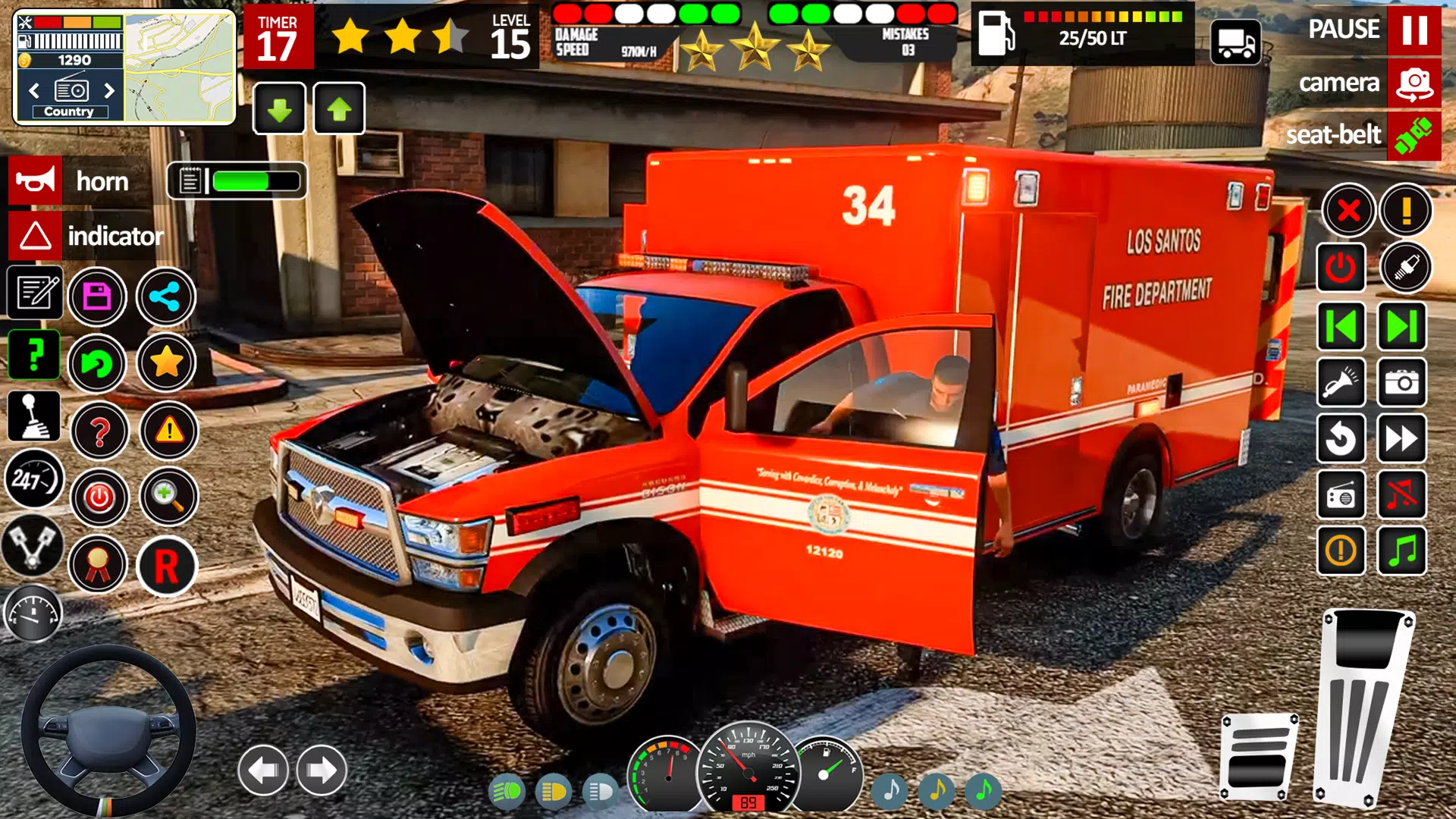Screen dimensions: 1456x819
Task: Activate the green undo arrow icon
Action: (x=97, y=364)
